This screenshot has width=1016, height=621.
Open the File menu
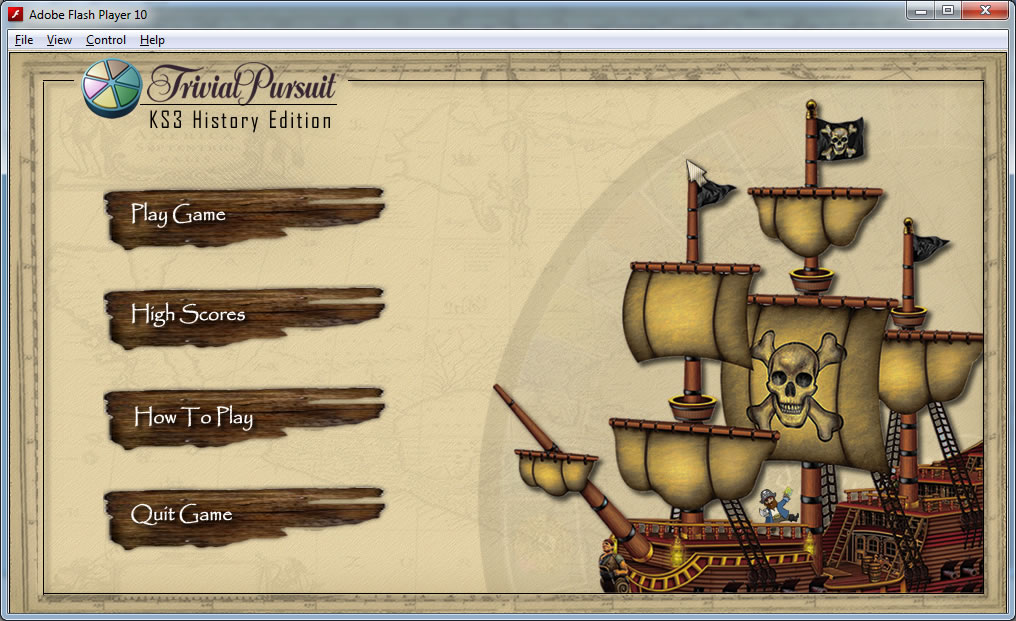coord(24,40)
